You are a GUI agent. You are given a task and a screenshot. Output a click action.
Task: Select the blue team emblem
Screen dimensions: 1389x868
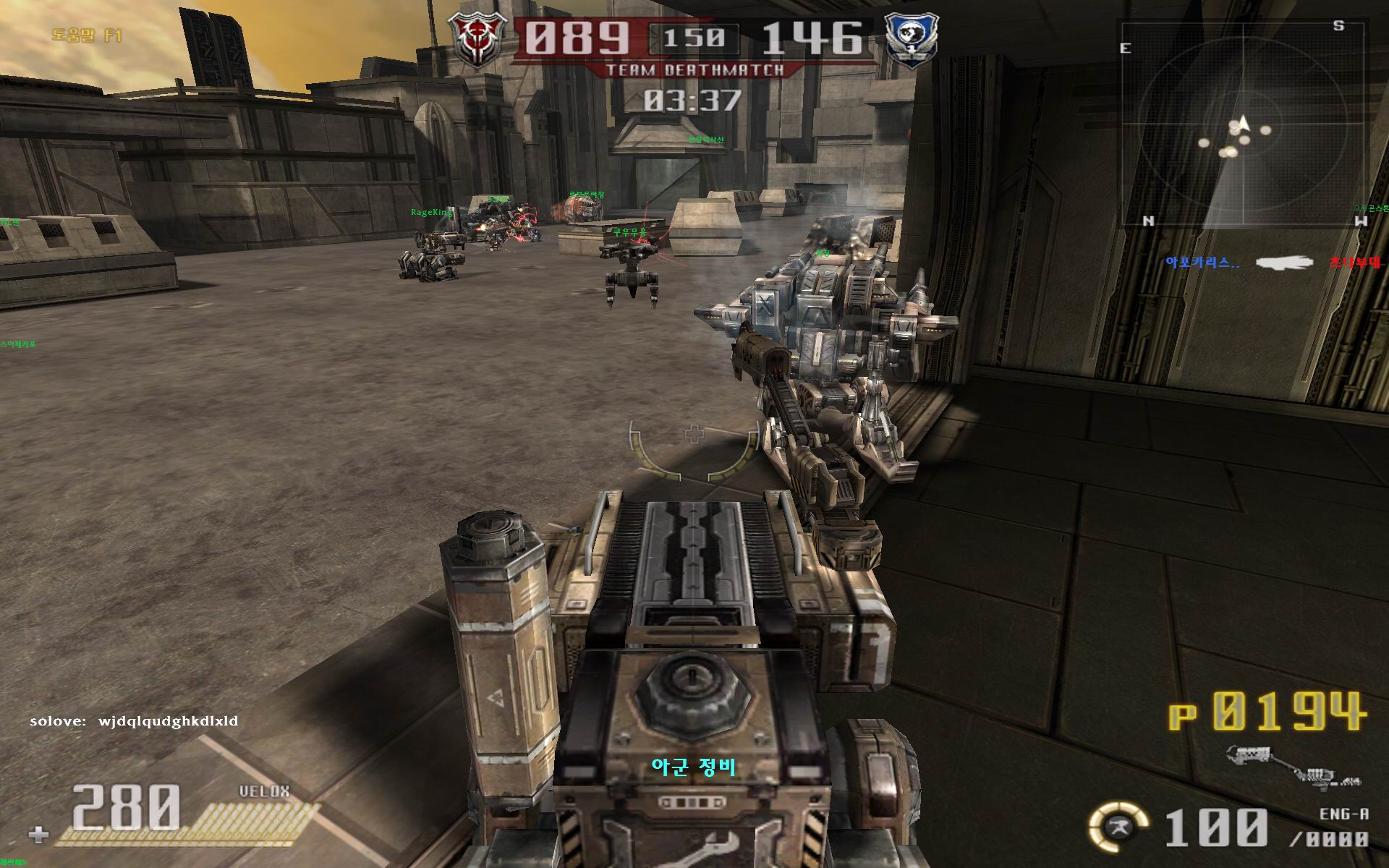912,39
